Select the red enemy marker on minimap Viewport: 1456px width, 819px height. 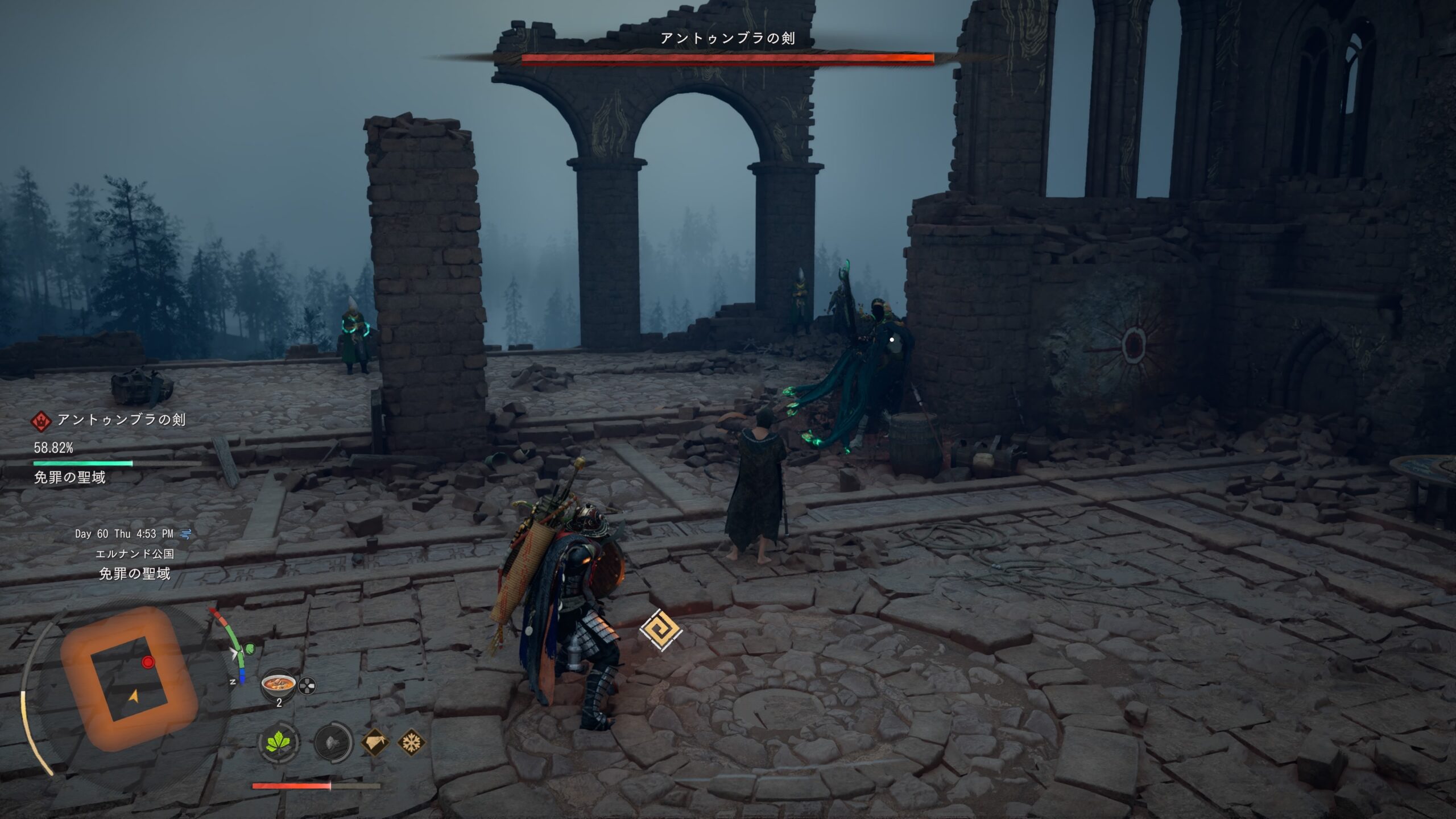point(148,662)
